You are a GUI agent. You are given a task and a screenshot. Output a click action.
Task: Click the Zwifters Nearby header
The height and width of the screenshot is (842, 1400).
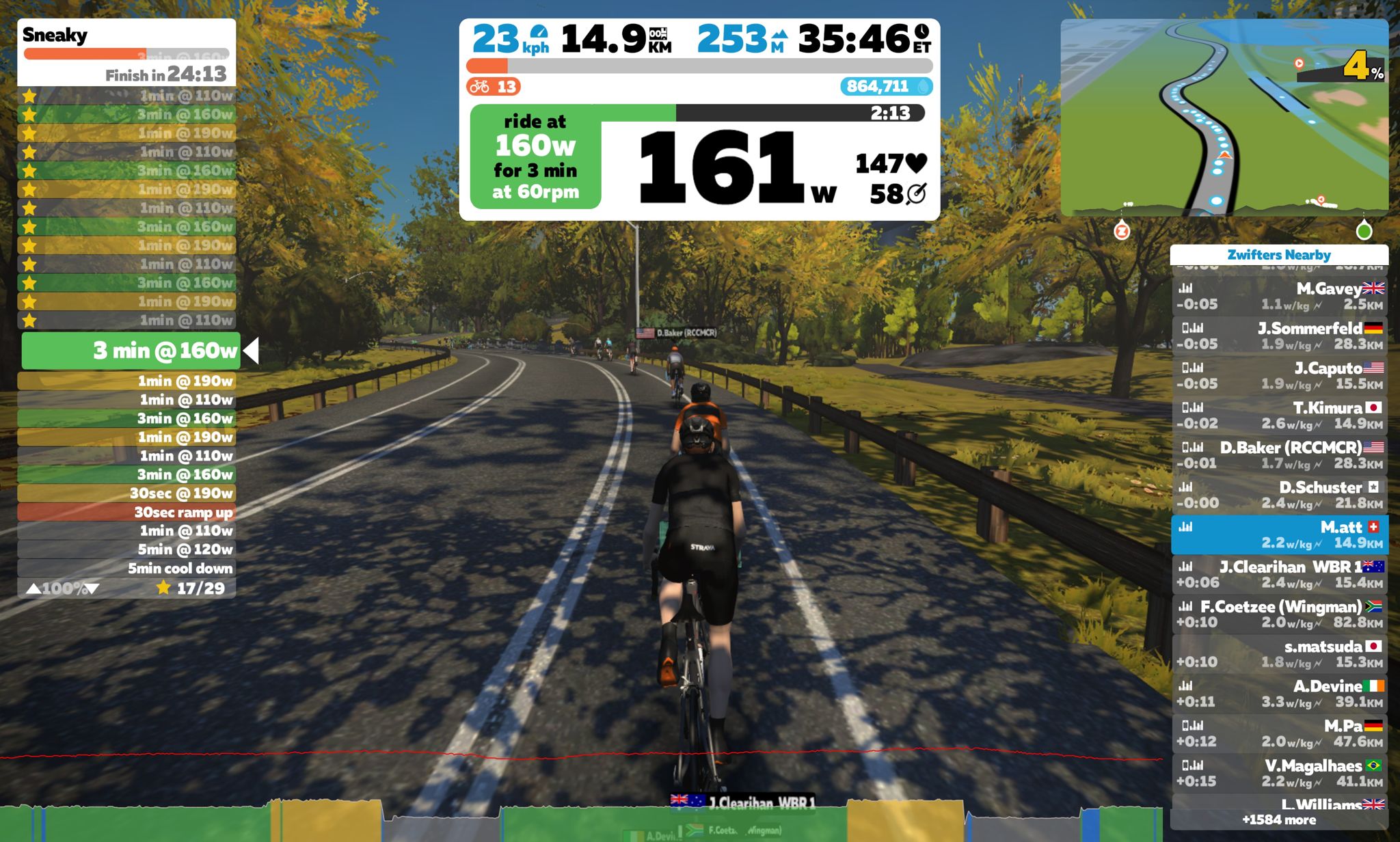click(1278, 255)
